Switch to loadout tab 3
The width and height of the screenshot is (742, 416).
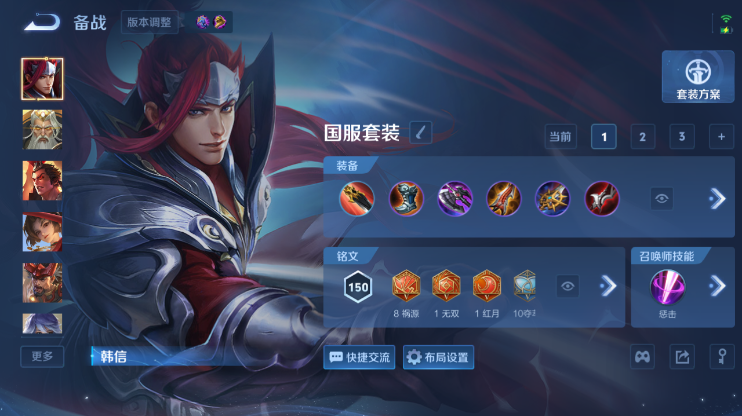(681, 137)
